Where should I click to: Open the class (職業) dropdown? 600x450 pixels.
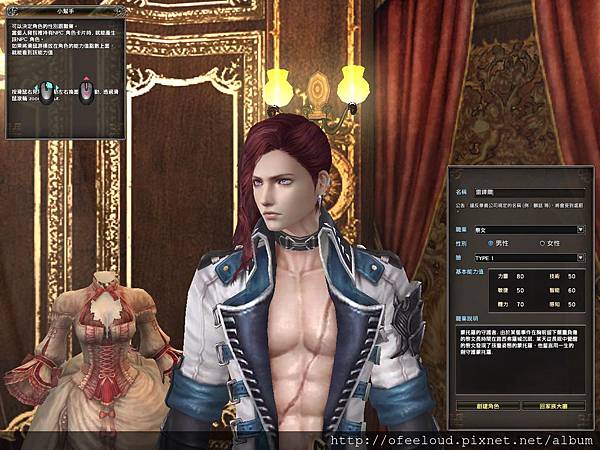coord(581,229)
